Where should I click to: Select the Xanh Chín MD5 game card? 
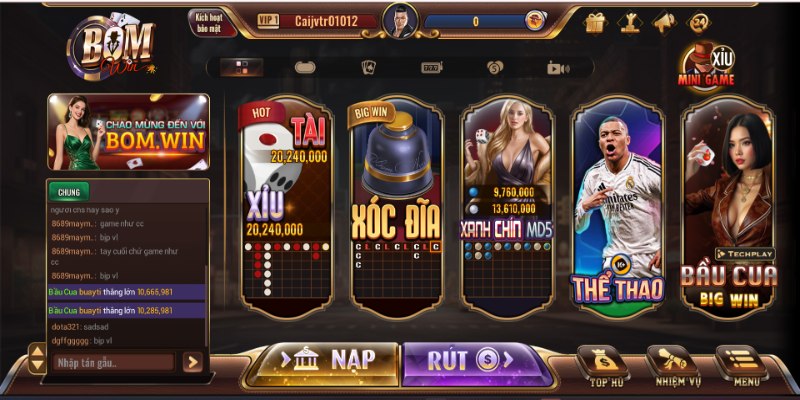tap(506, 205)
